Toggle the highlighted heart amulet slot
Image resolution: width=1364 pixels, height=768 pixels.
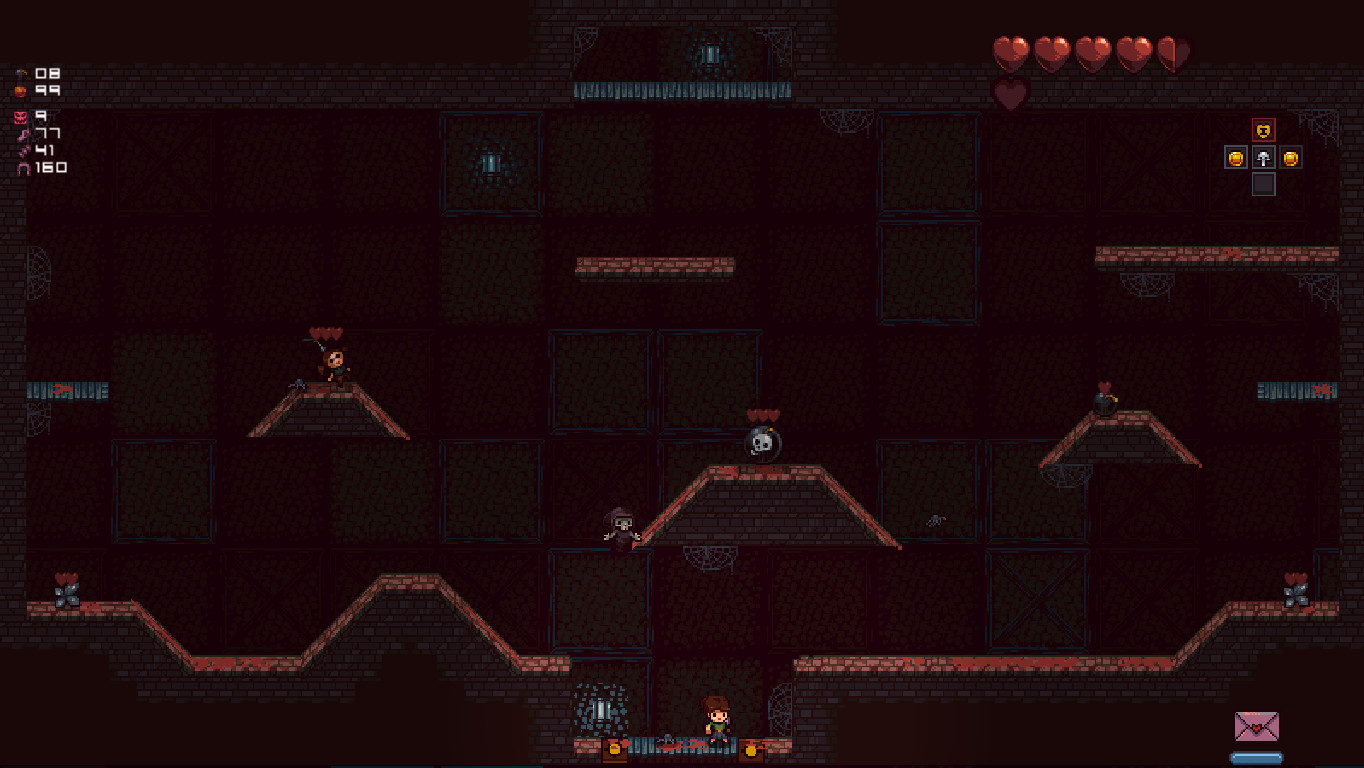pyautogui.click(x=1263, y=130)
